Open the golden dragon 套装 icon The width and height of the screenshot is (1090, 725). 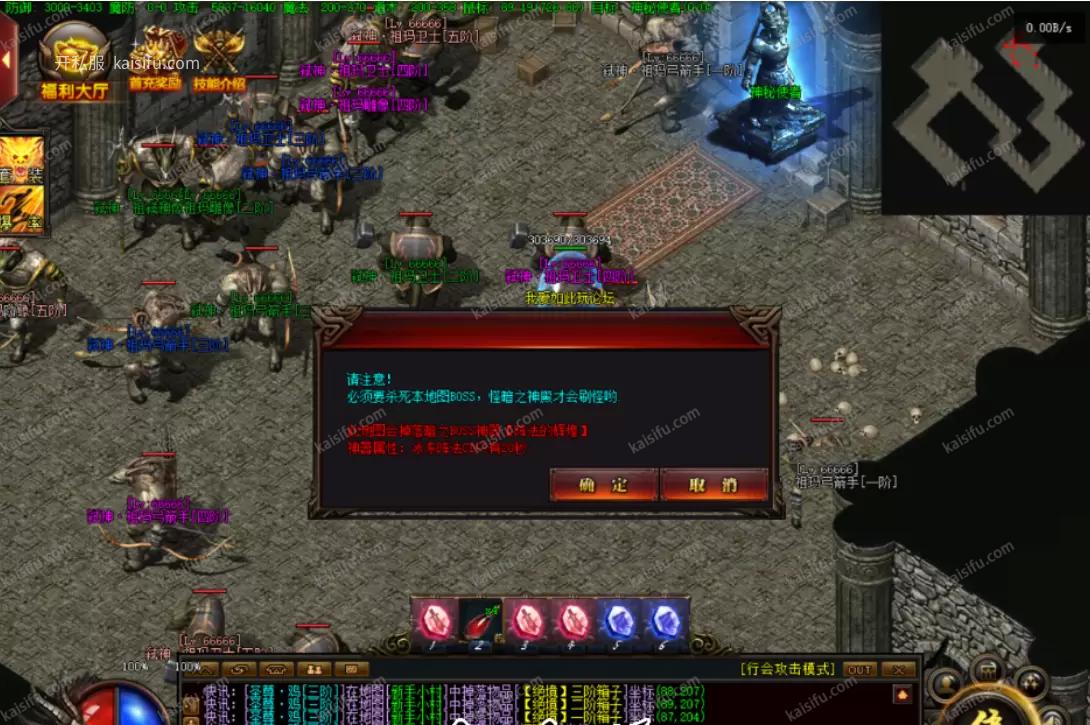click(x=22, y=159)
